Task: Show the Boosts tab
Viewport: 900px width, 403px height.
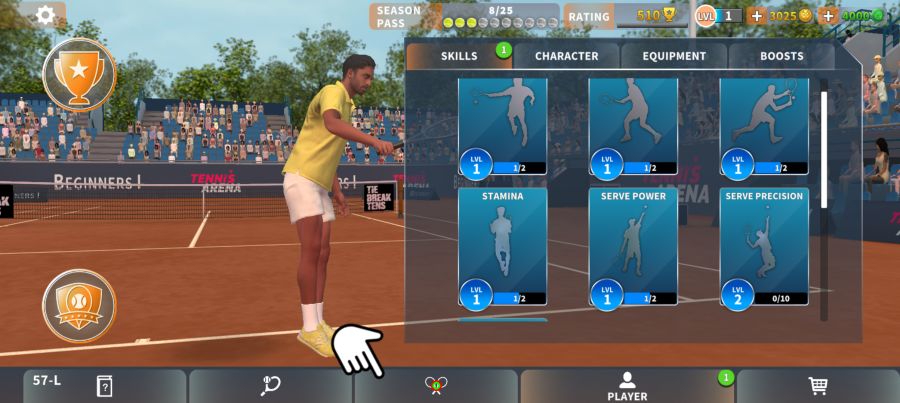Action: [x=781, y=56]
